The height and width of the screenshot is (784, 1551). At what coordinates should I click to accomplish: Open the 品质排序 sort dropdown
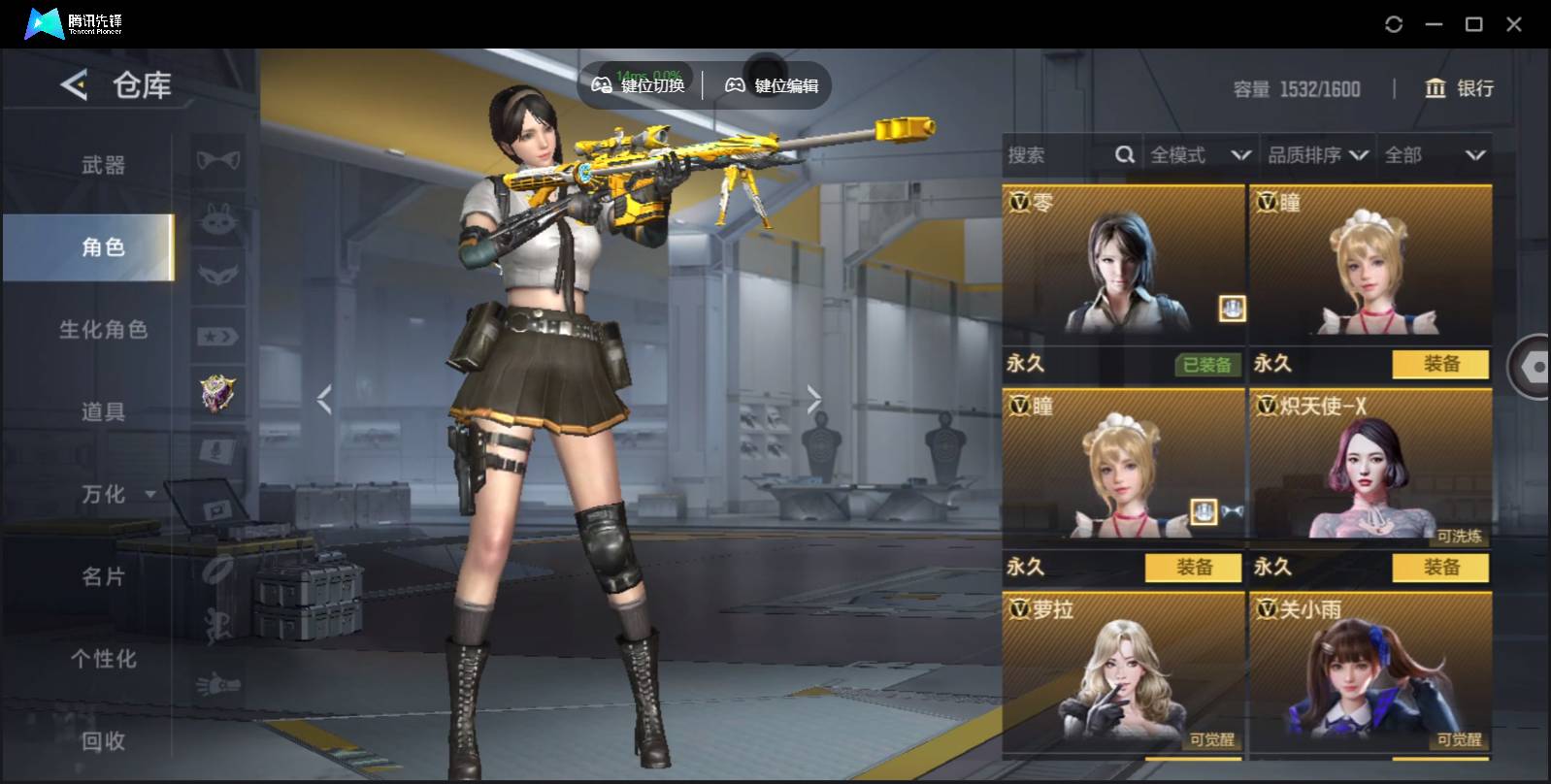coord(1318,155)
